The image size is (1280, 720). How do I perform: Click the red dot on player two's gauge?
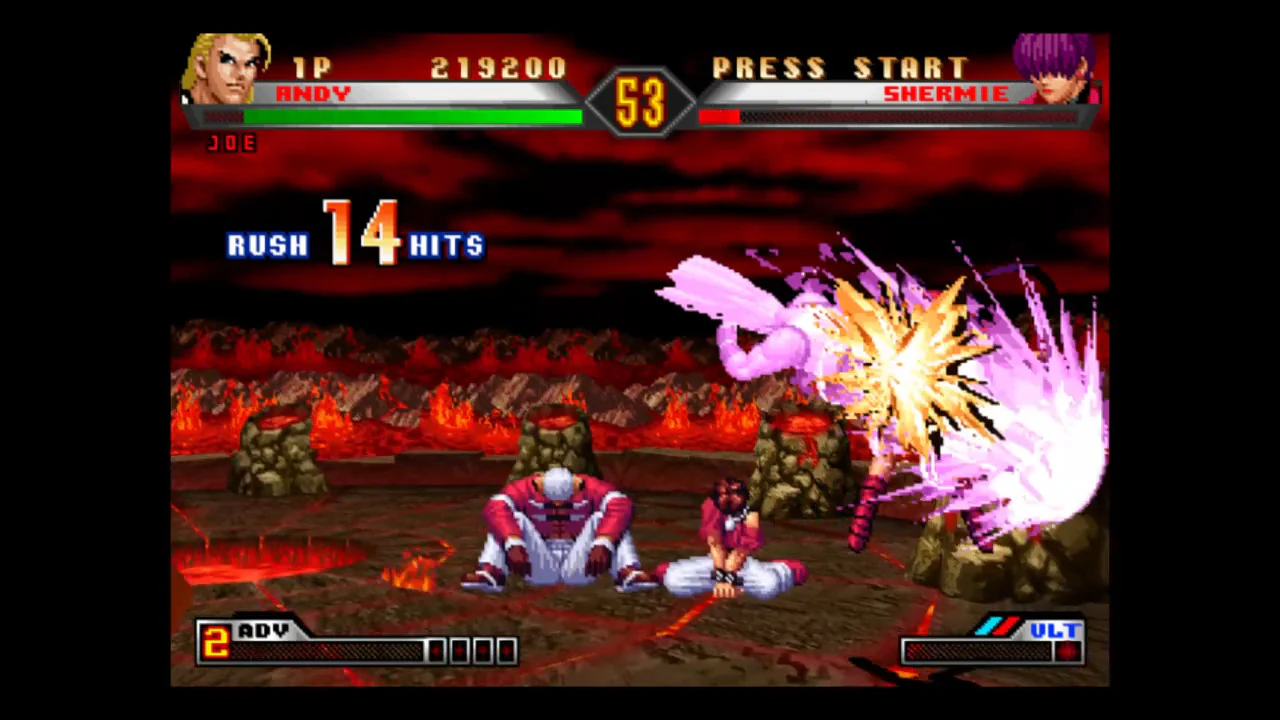(1069, 651)
